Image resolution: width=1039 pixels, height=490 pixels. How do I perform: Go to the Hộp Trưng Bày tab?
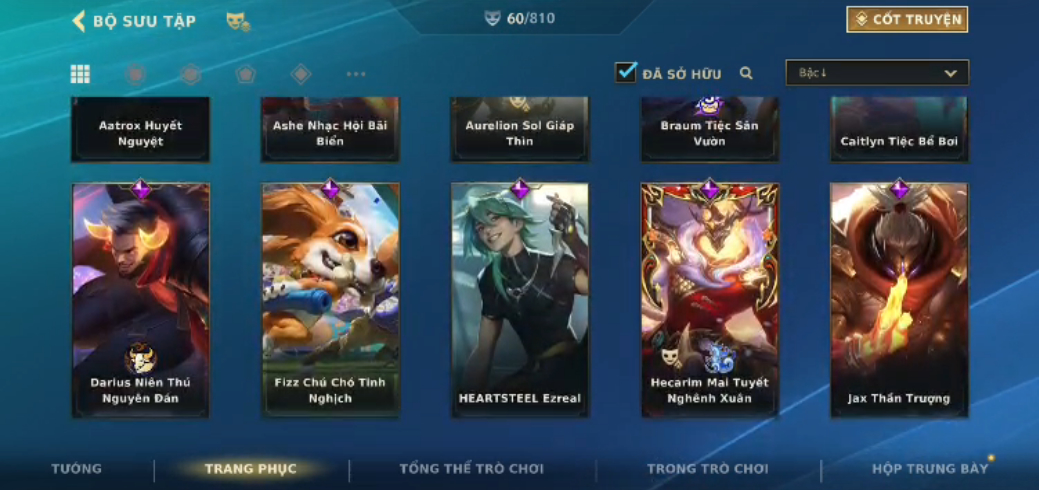930,469
